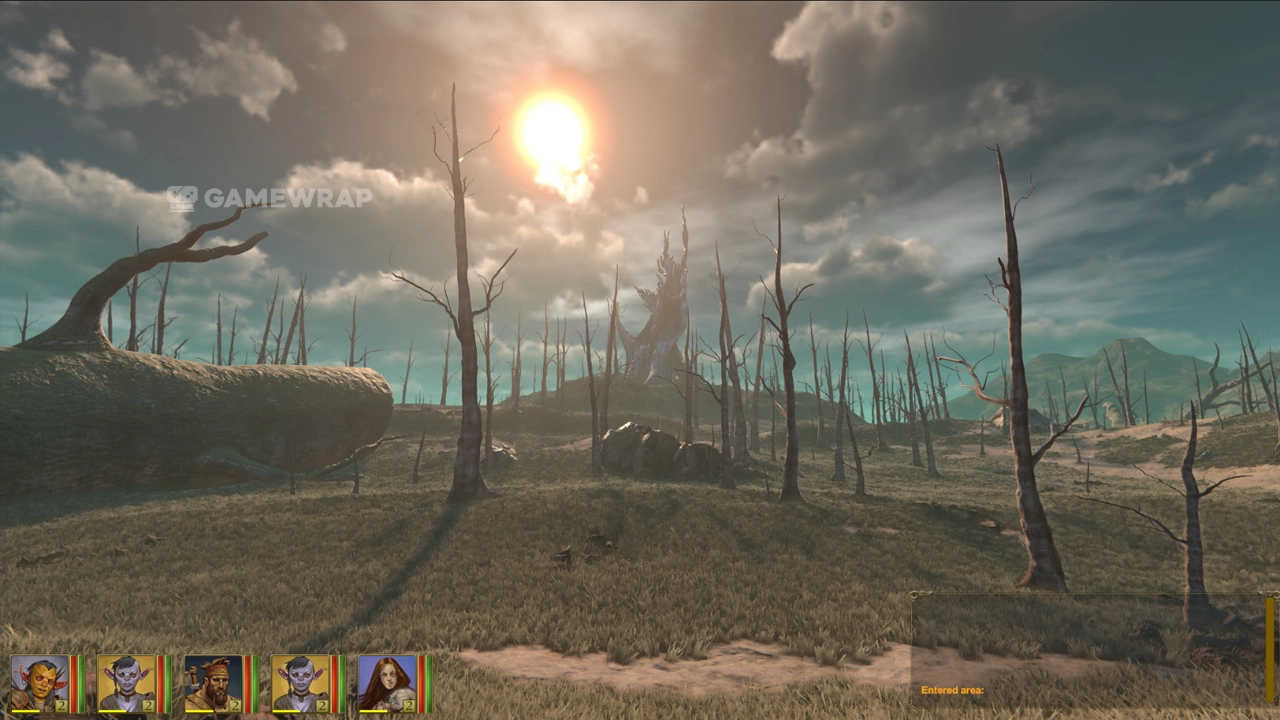1280x720 pixels.
Task: Select the red-haired woman party portrait
Action: pyautogui.click(x=387, y=683)
